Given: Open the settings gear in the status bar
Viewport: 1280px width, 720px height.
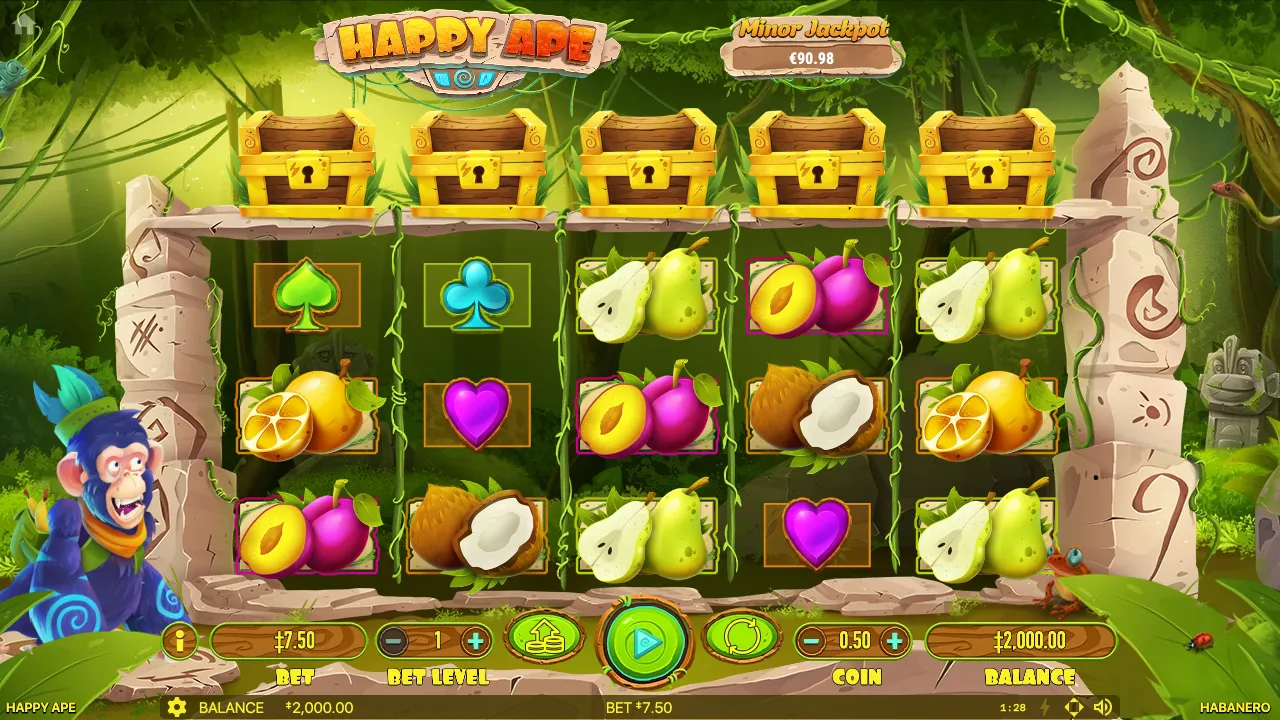Looking at the screenshot, I should (x=178, y=708).
